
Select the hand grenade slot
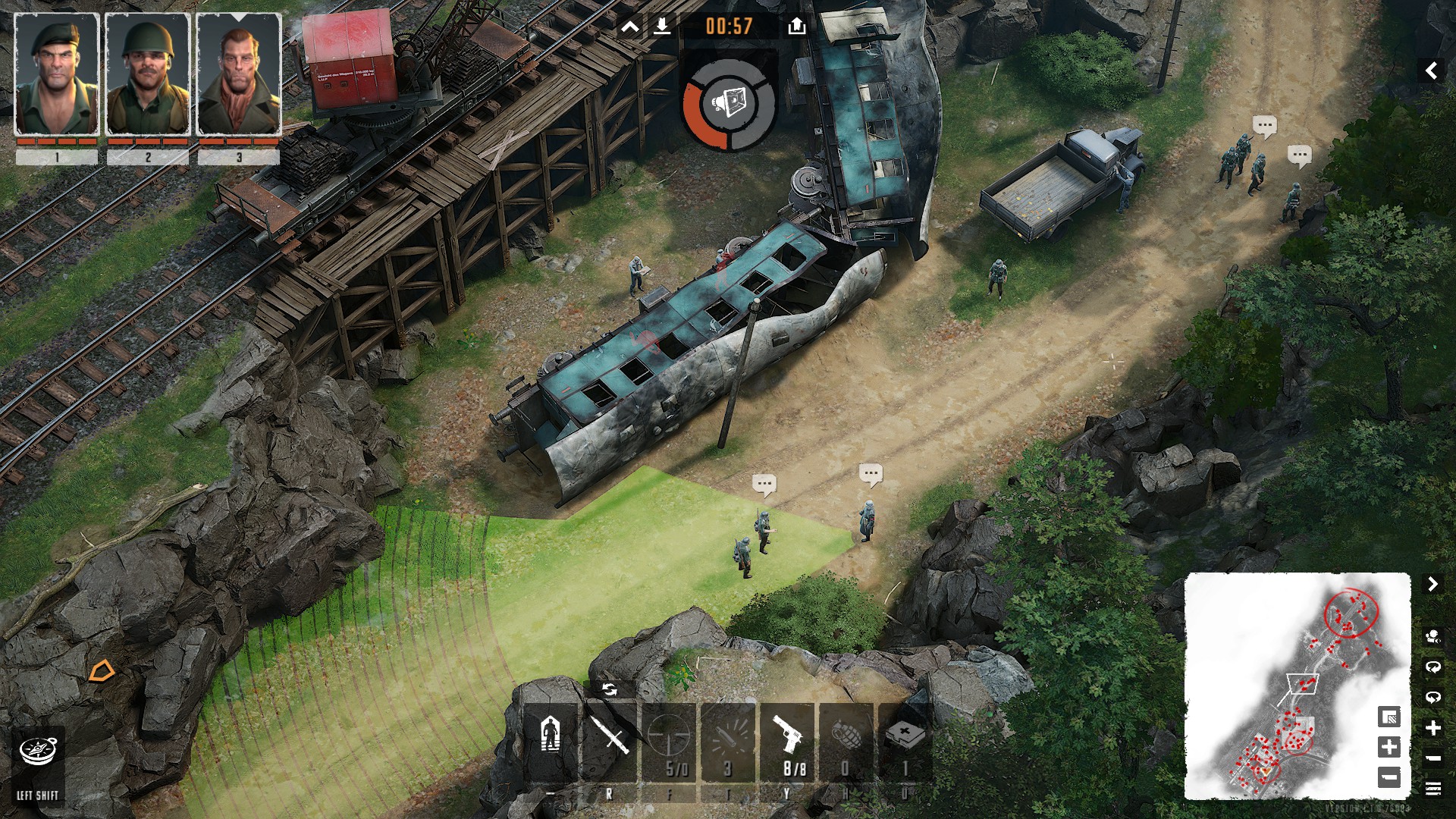point(846,739)
